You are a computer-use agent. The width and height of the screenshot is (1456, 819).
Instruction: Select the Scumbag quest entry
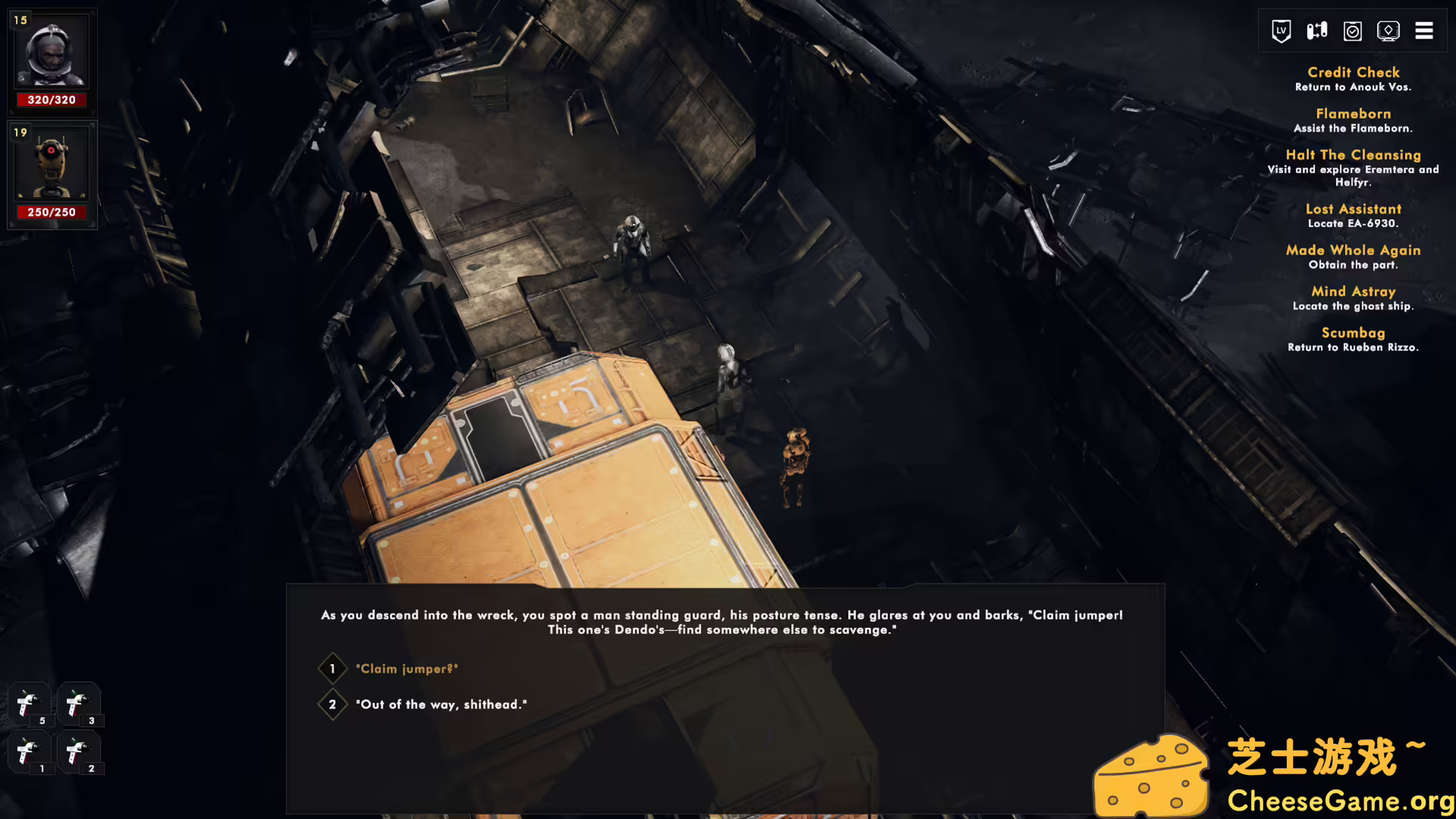[x=1354, y=332]
